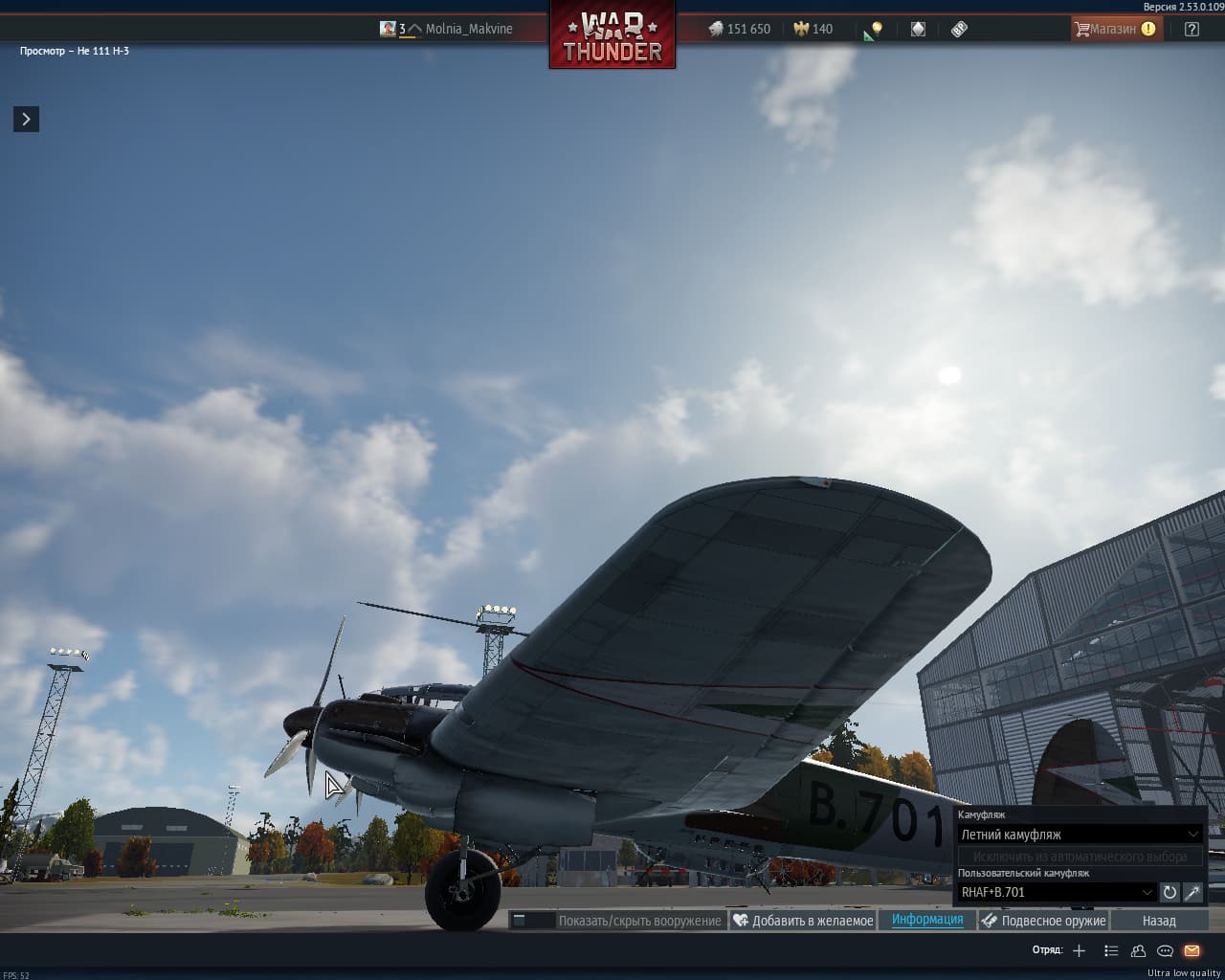The height and width of the screenshot is (980, 1225).
Task: Expand the side panel with the arrow button
Action: coord(26,119)
